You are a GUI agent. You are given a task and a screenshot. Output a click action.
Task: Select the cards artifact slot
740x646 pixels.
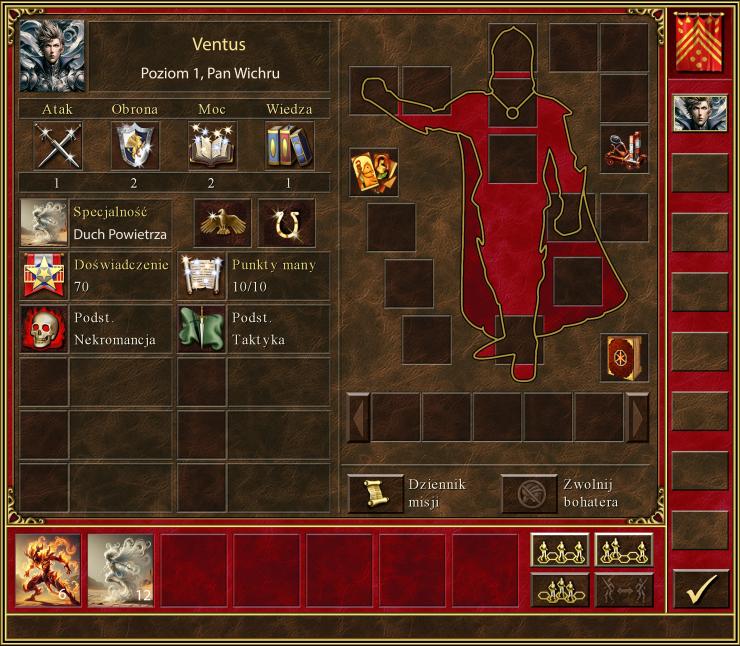click(374, 172)
